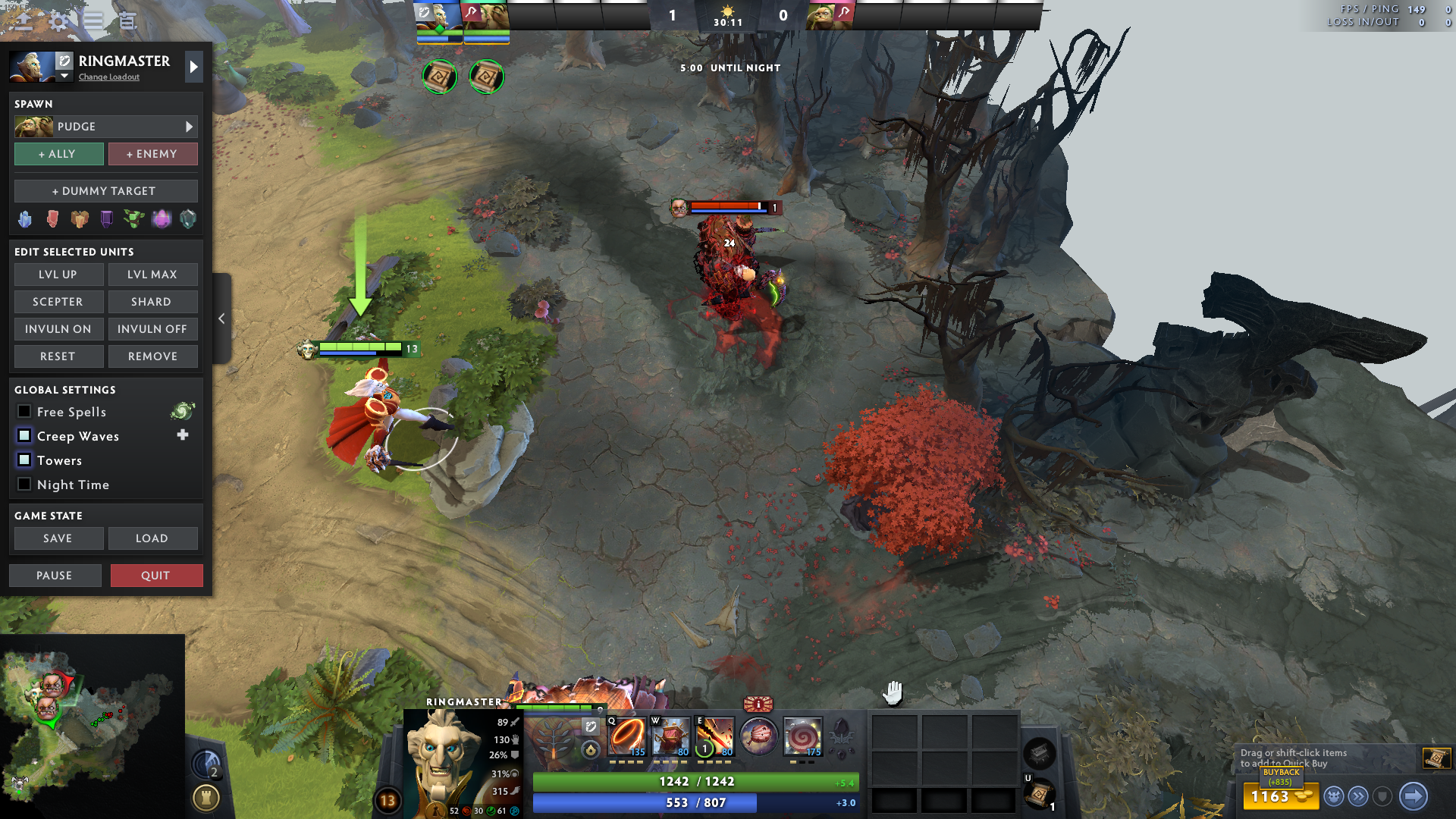Give the Shard upgrade

[152, 302]
